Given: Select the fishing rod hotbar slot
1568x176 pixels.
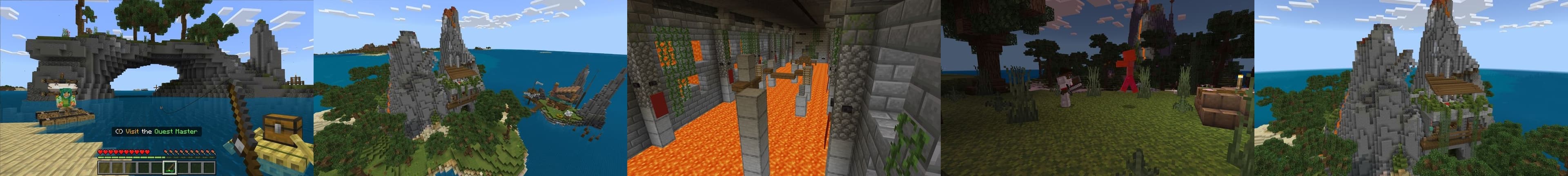Looking at the screenshot, I should coord(170,167).
